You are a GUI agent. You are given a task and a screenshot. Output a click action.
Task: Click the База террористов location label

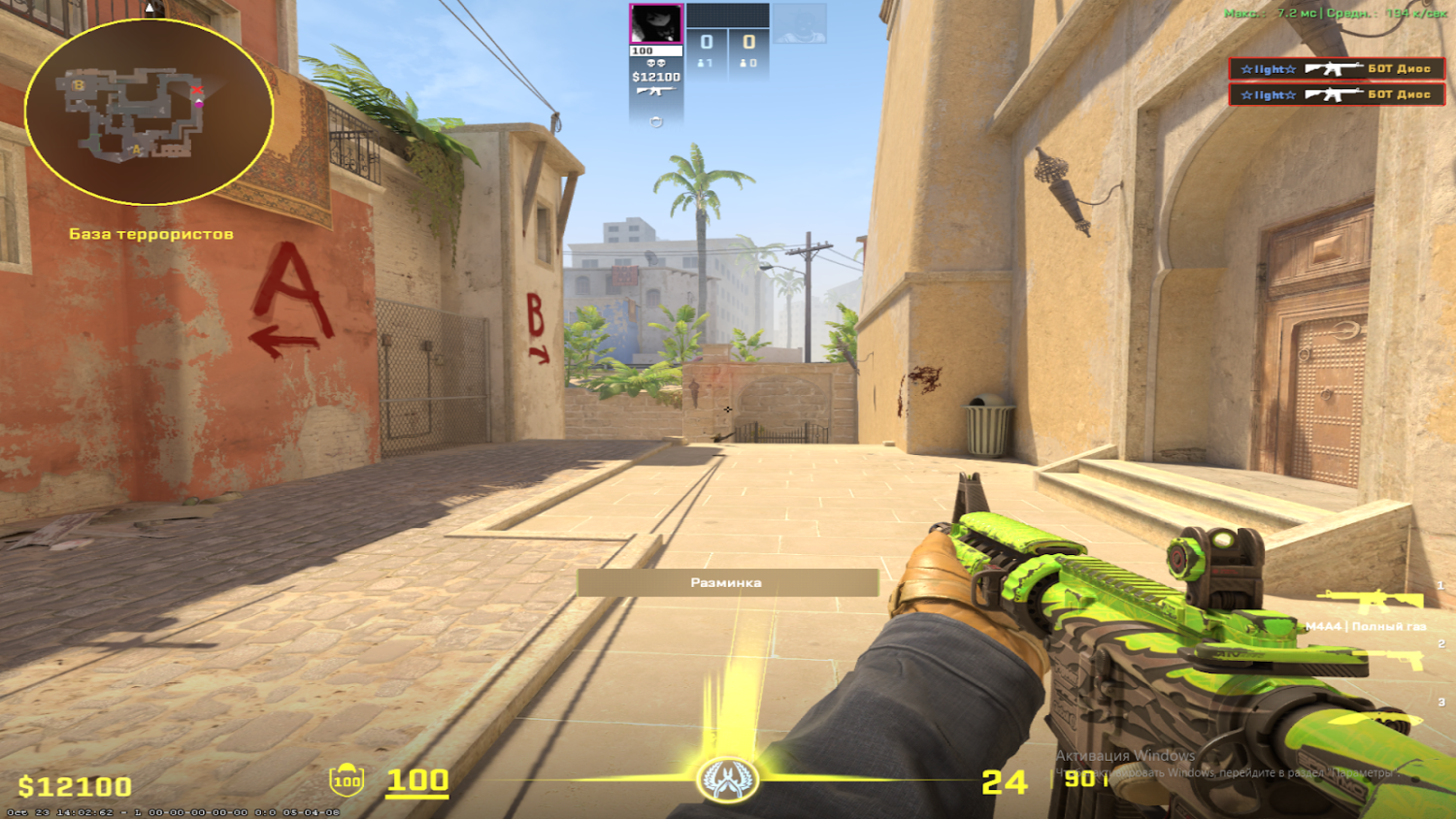150,233
